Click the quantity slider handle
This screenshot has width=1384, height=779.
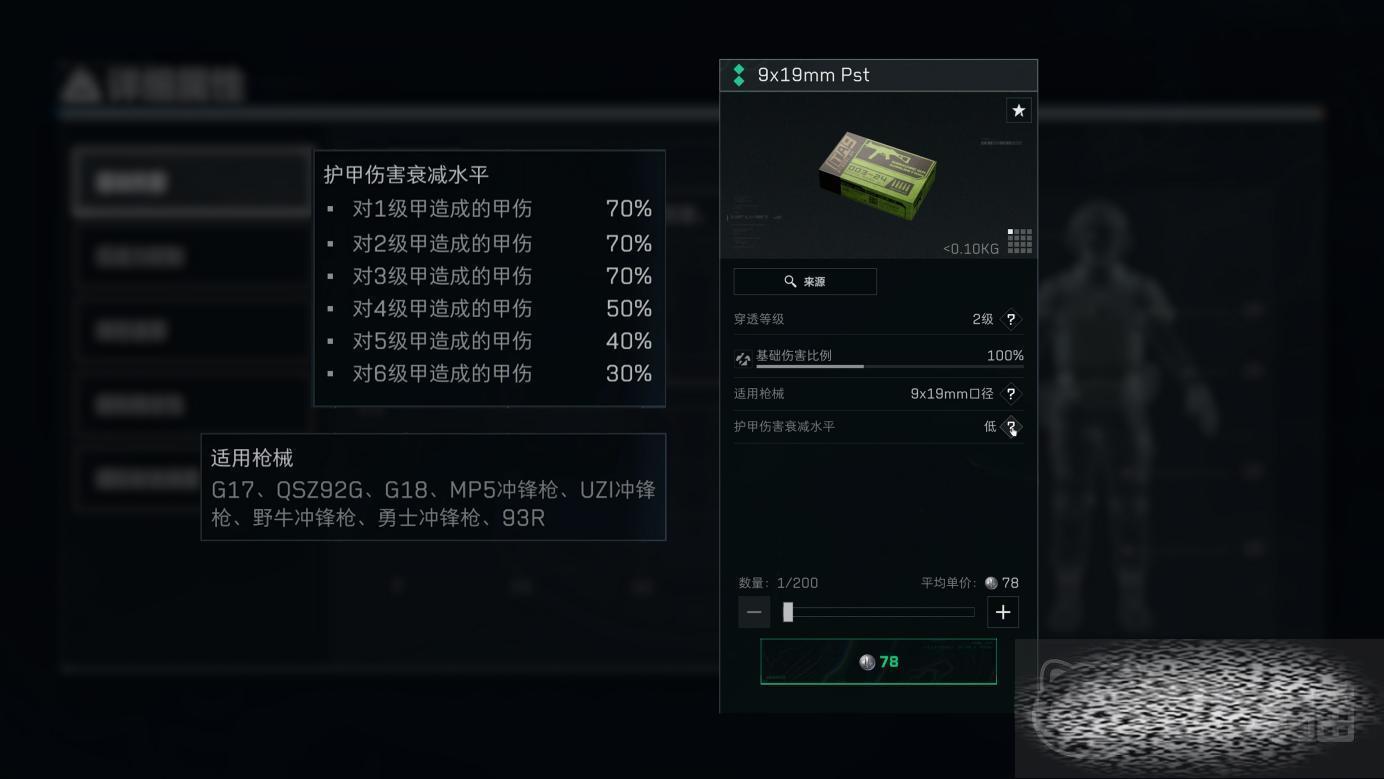[x=788, y=612]
